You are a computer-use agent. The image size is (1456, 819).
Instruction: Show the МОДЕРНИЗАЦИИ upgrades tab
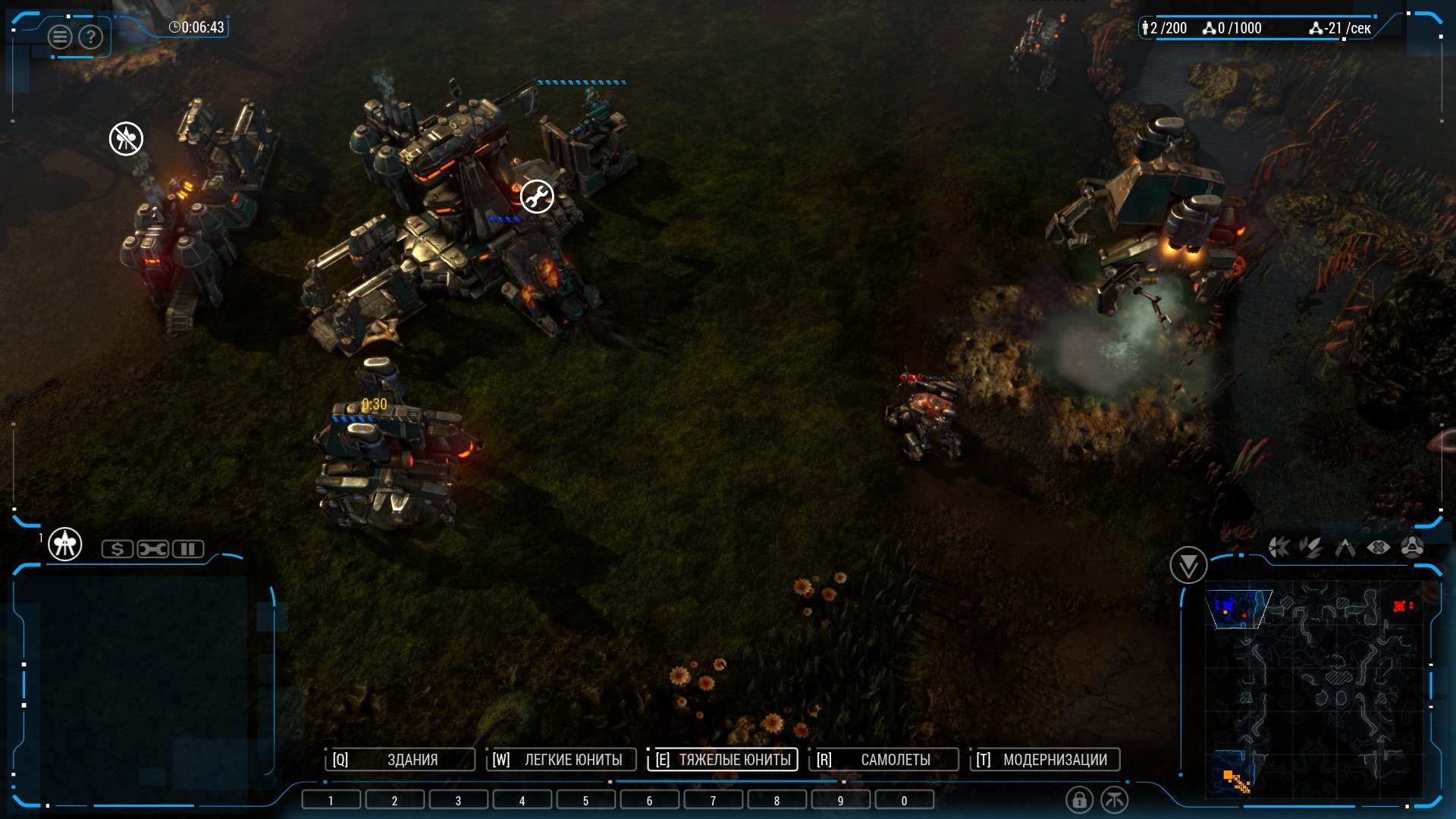pos(1045,759)
